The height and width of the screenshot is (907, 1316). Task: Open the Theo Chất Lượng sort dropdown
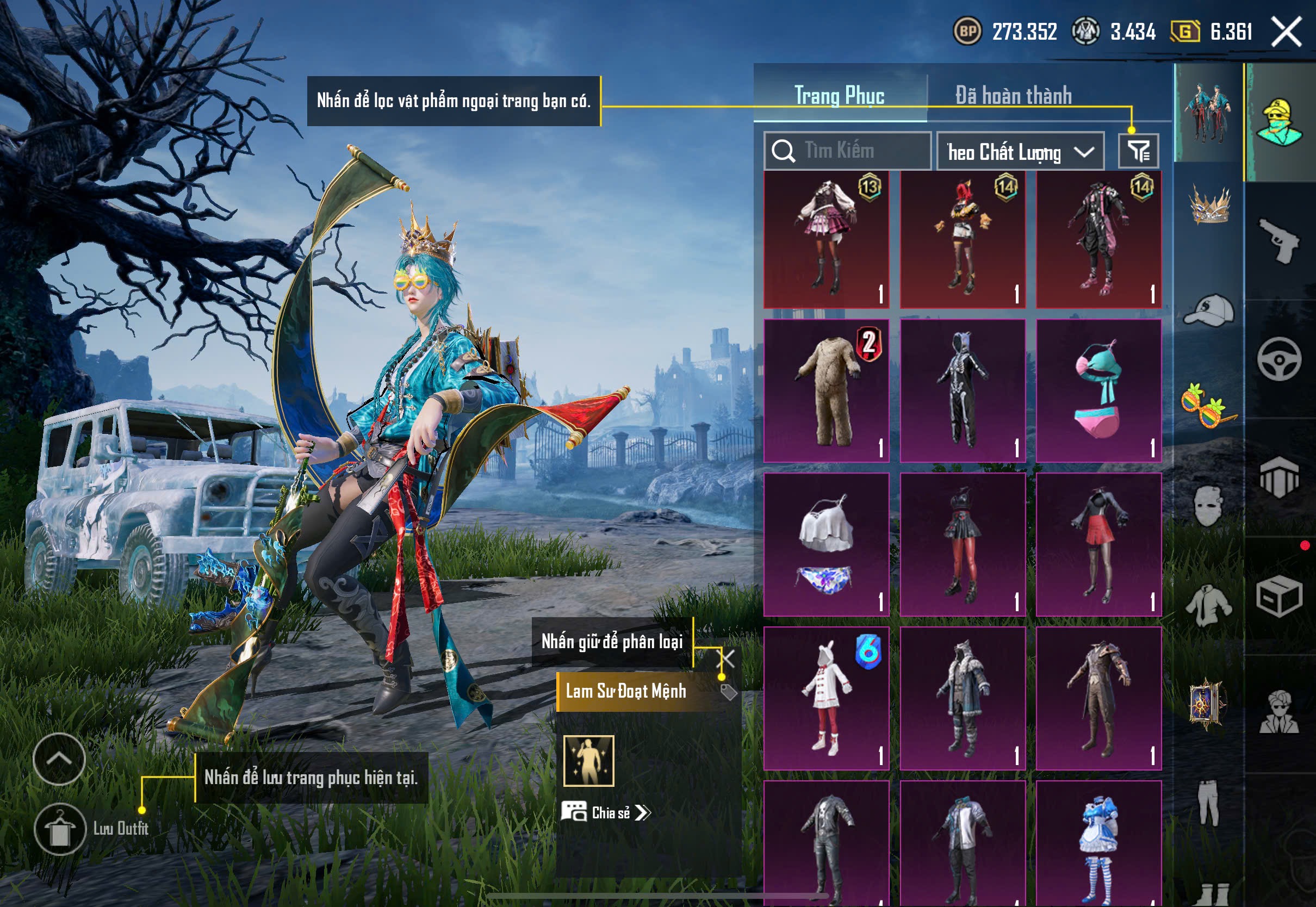(1020, 152)
